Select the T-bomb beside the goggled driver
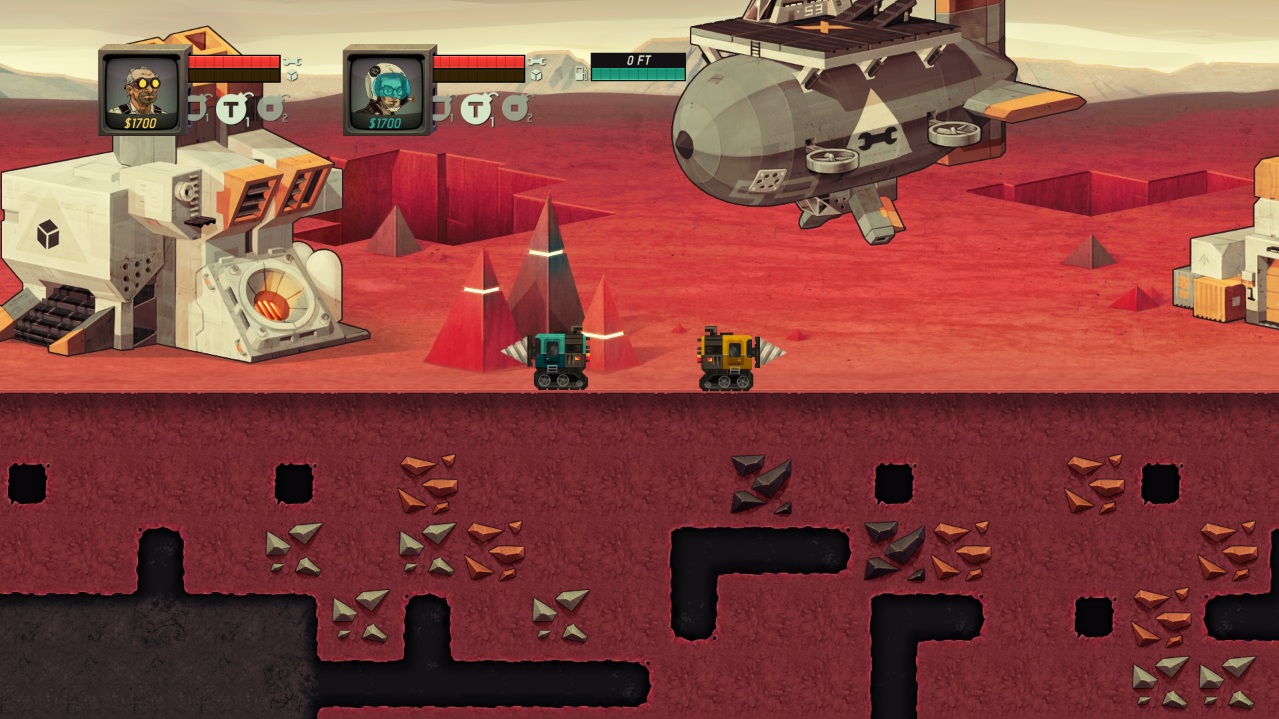This screenshot has width=1279, height=719. click(x=231, y=107)
